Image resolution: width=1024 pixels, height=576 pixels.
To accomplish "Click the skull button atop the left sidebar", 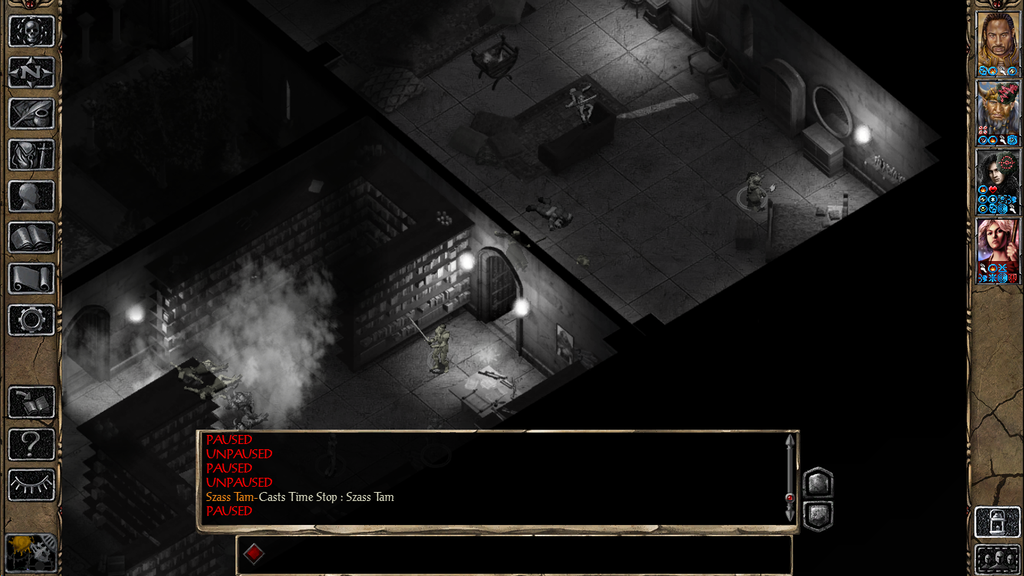I will click(x=31, y=30).
